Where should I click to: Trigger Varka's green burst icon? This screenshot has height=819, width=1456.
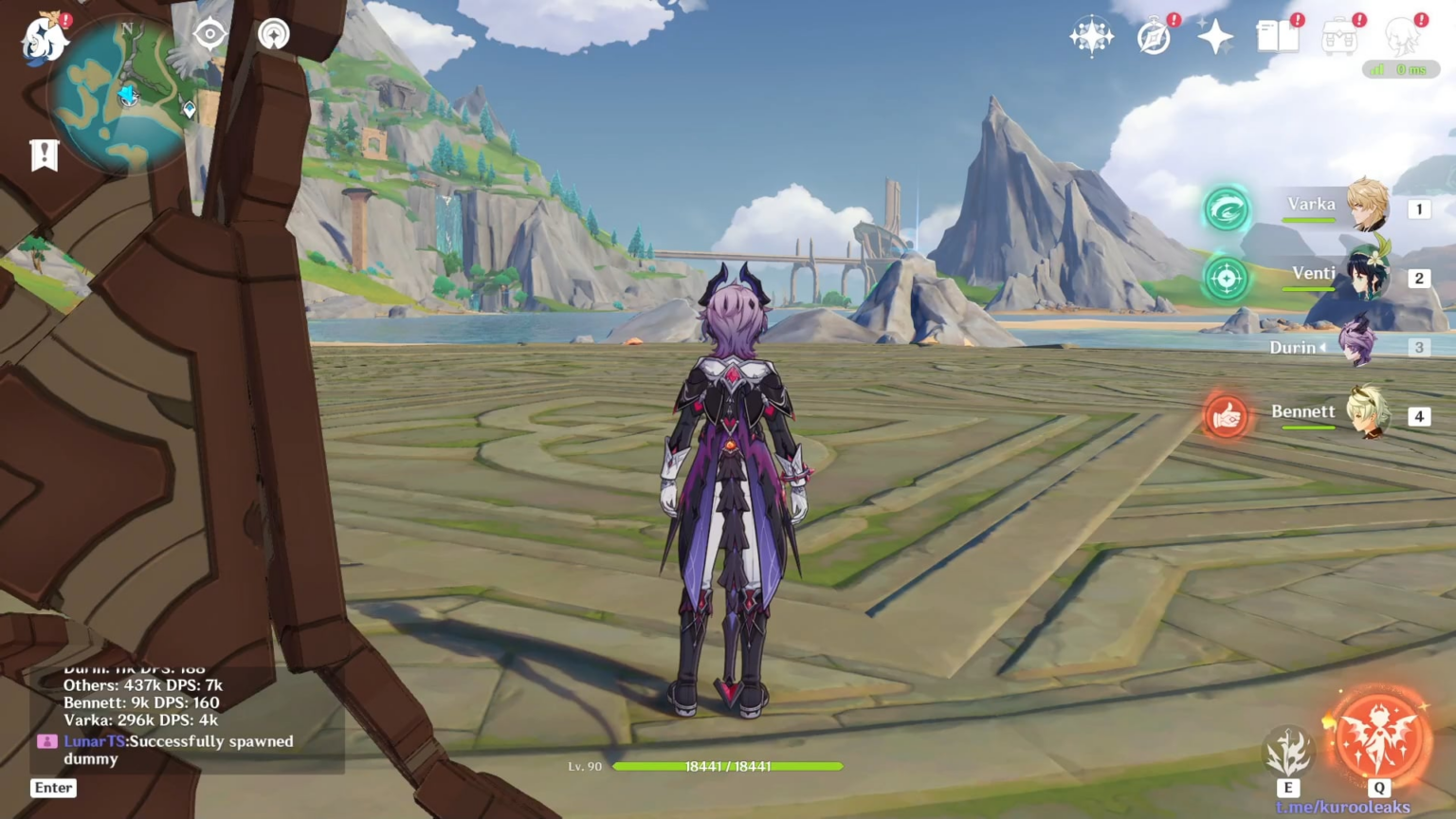tap(1226, 209)
